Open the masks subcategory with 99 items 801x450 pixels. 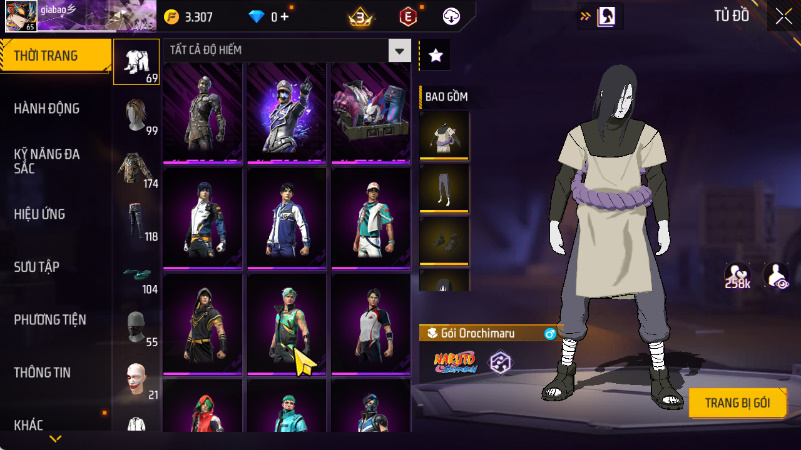coord(137,115)
